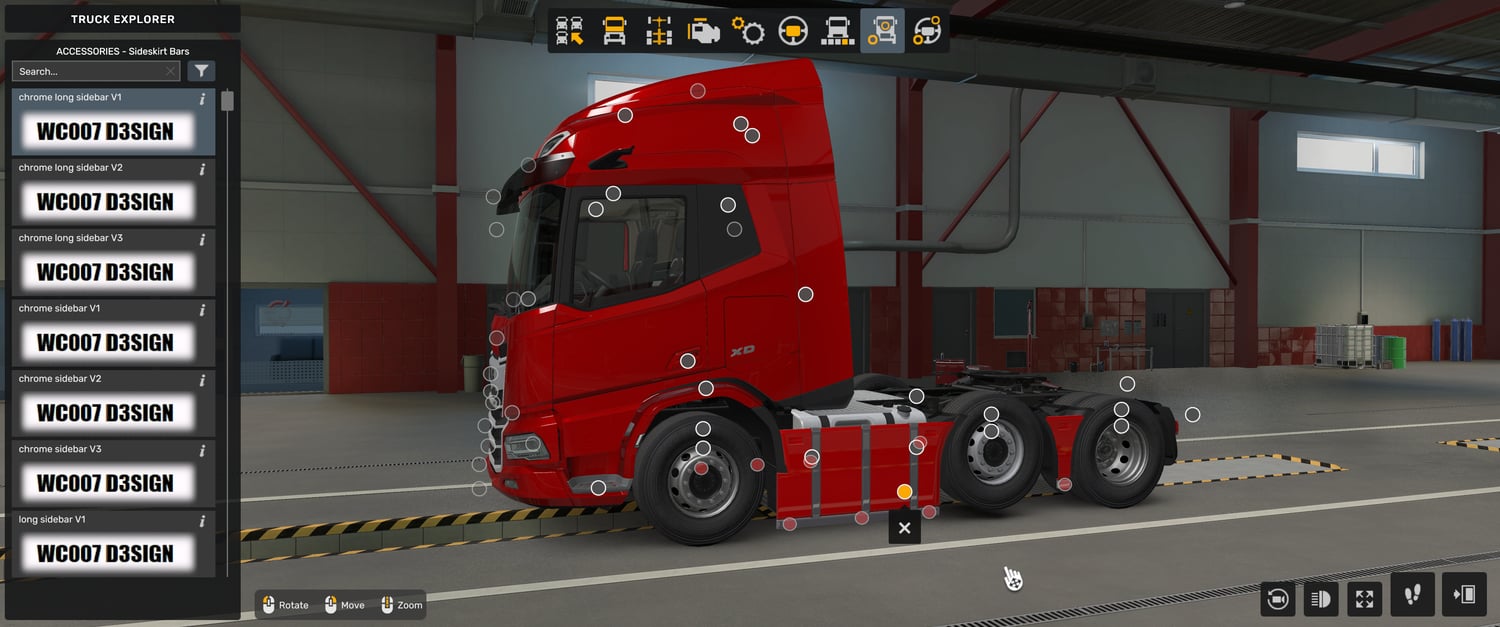The image size is (1500, 627).
Task: Click the accessory search field
Action: 90,71
